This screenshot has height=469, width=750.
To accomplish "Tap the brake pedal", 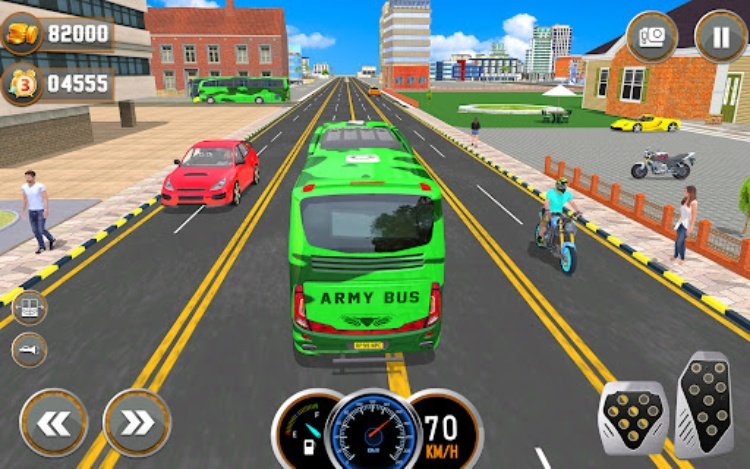I will tap(633, 417).
